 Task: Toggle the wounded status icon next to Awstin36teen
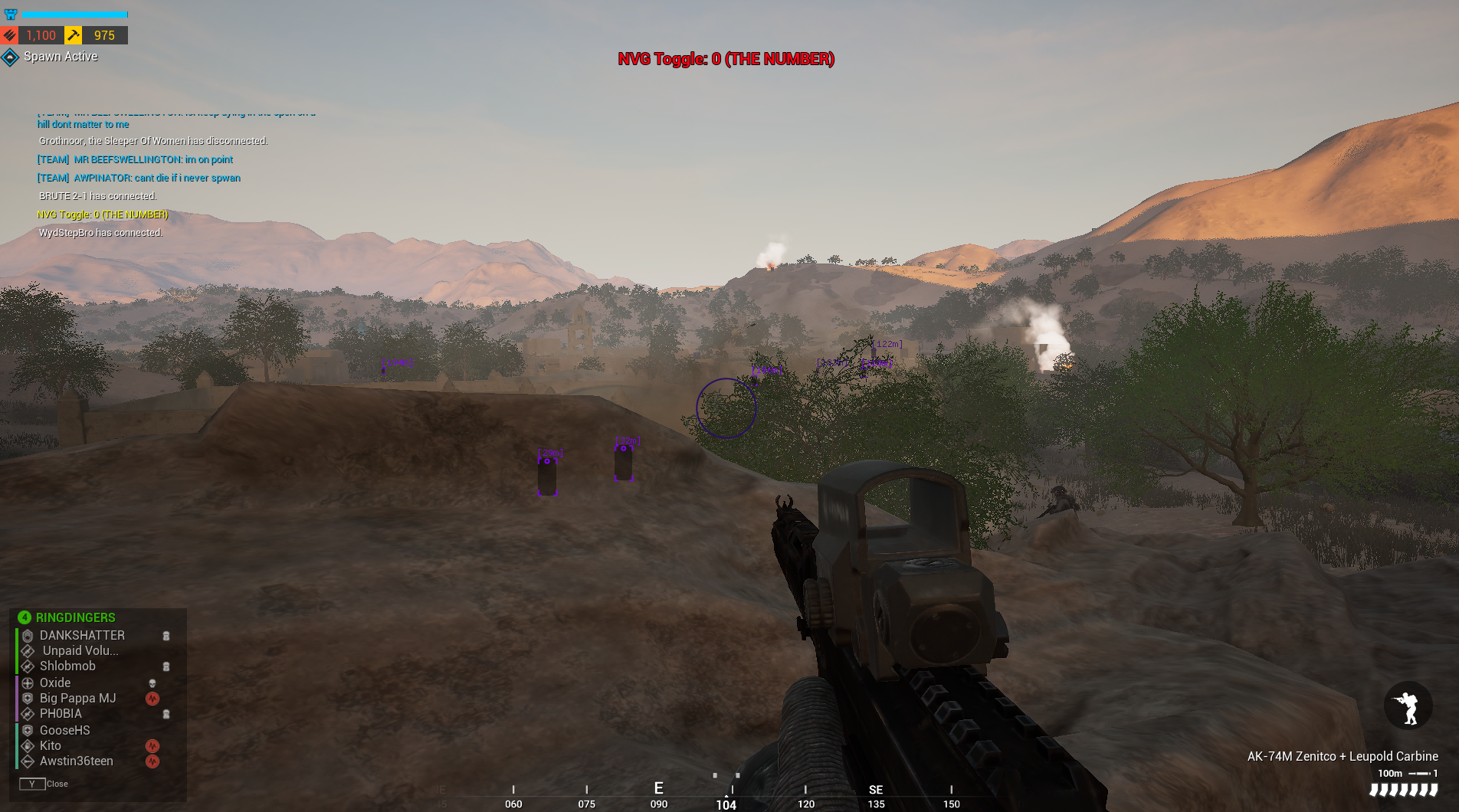point(152,761)
